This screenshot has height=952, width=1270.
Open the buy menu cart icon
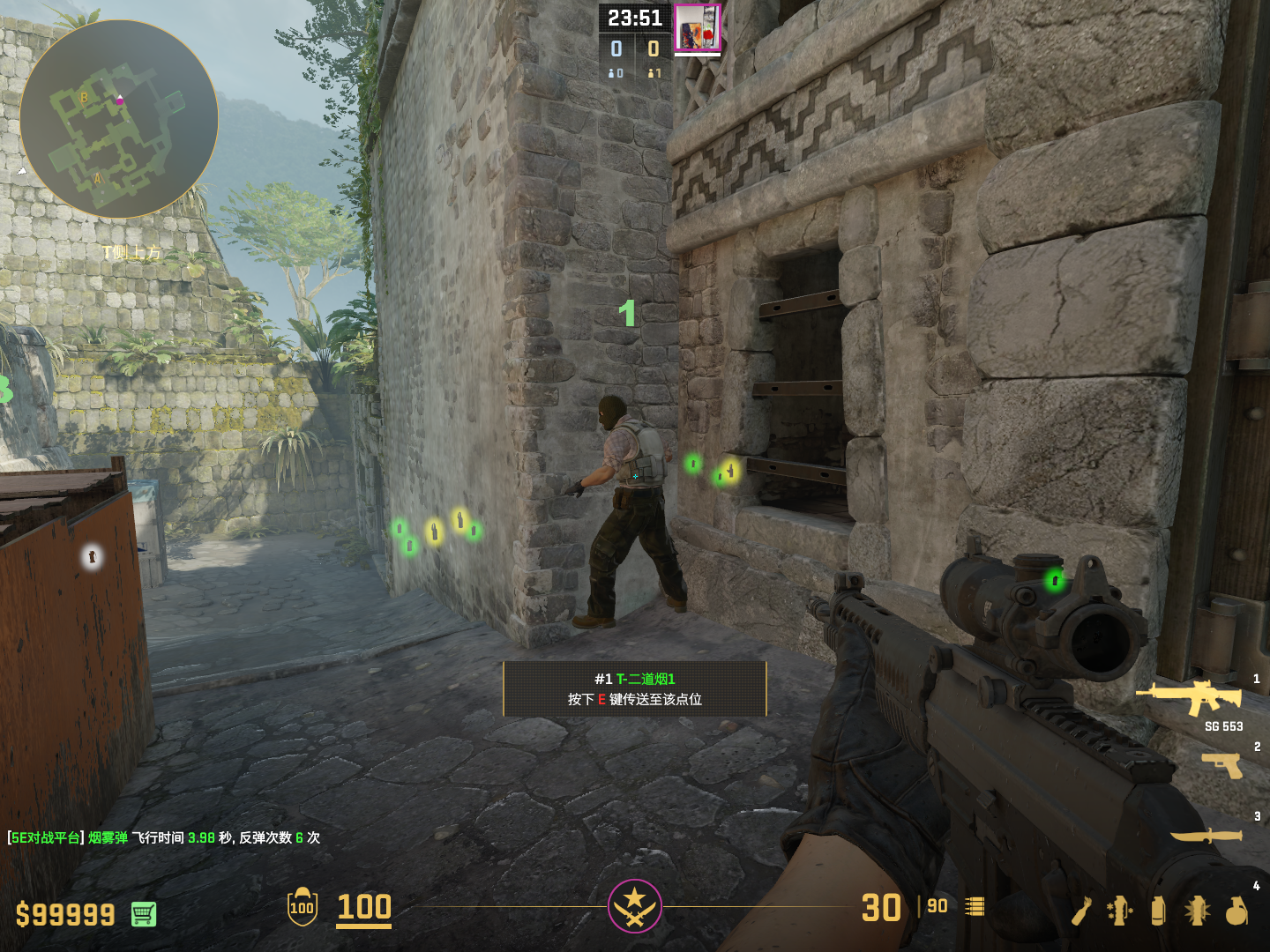coord(144,914)
